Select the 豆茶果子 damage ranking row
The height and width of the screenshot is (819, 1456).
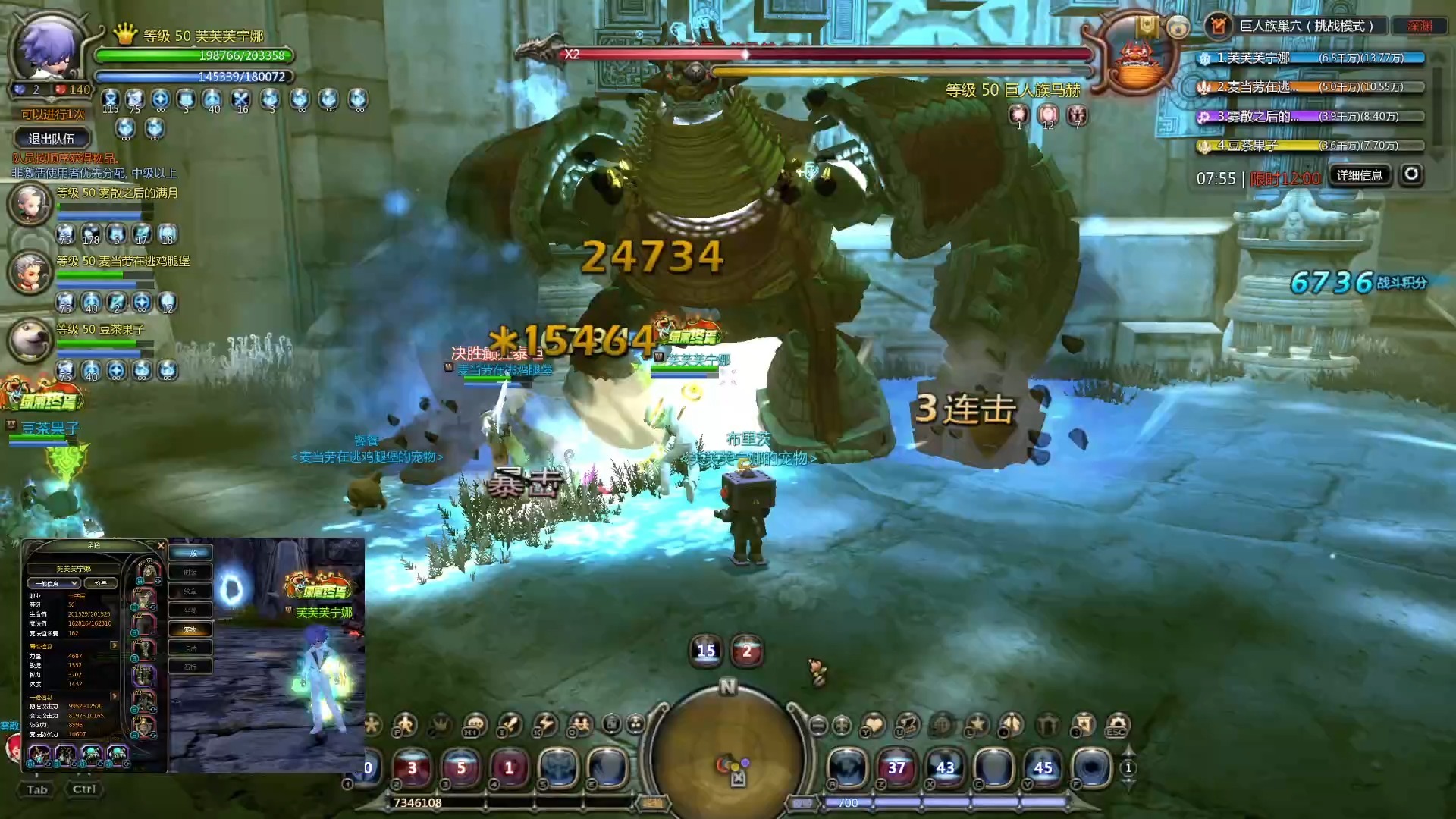(1310, 145)
